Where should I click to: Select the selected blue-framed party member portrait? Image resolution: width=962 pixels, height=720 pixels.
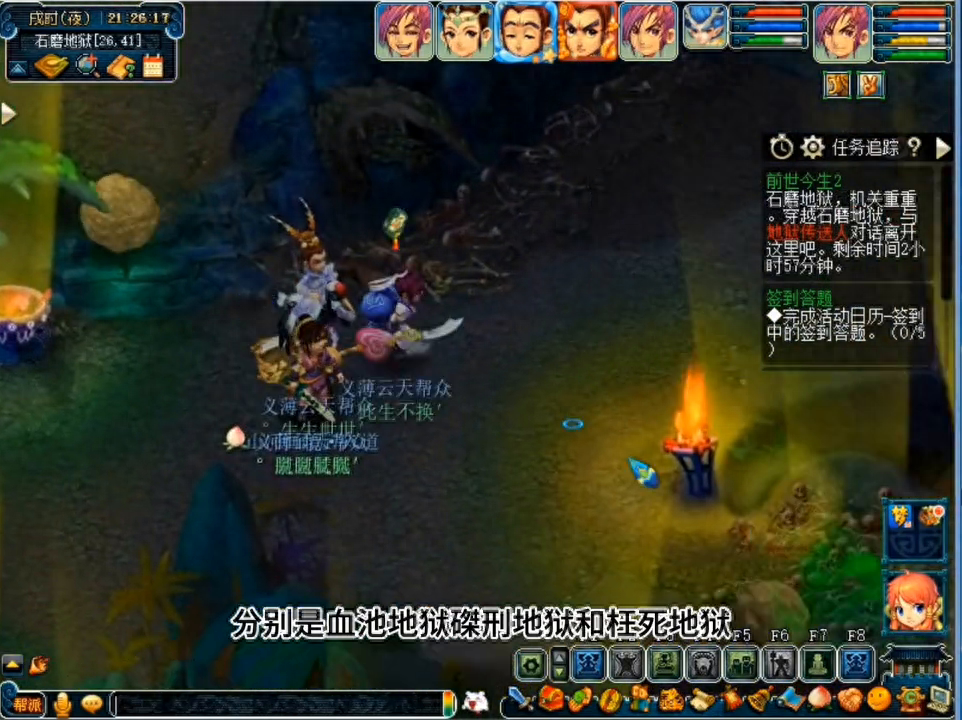click(x=526, y=32)
